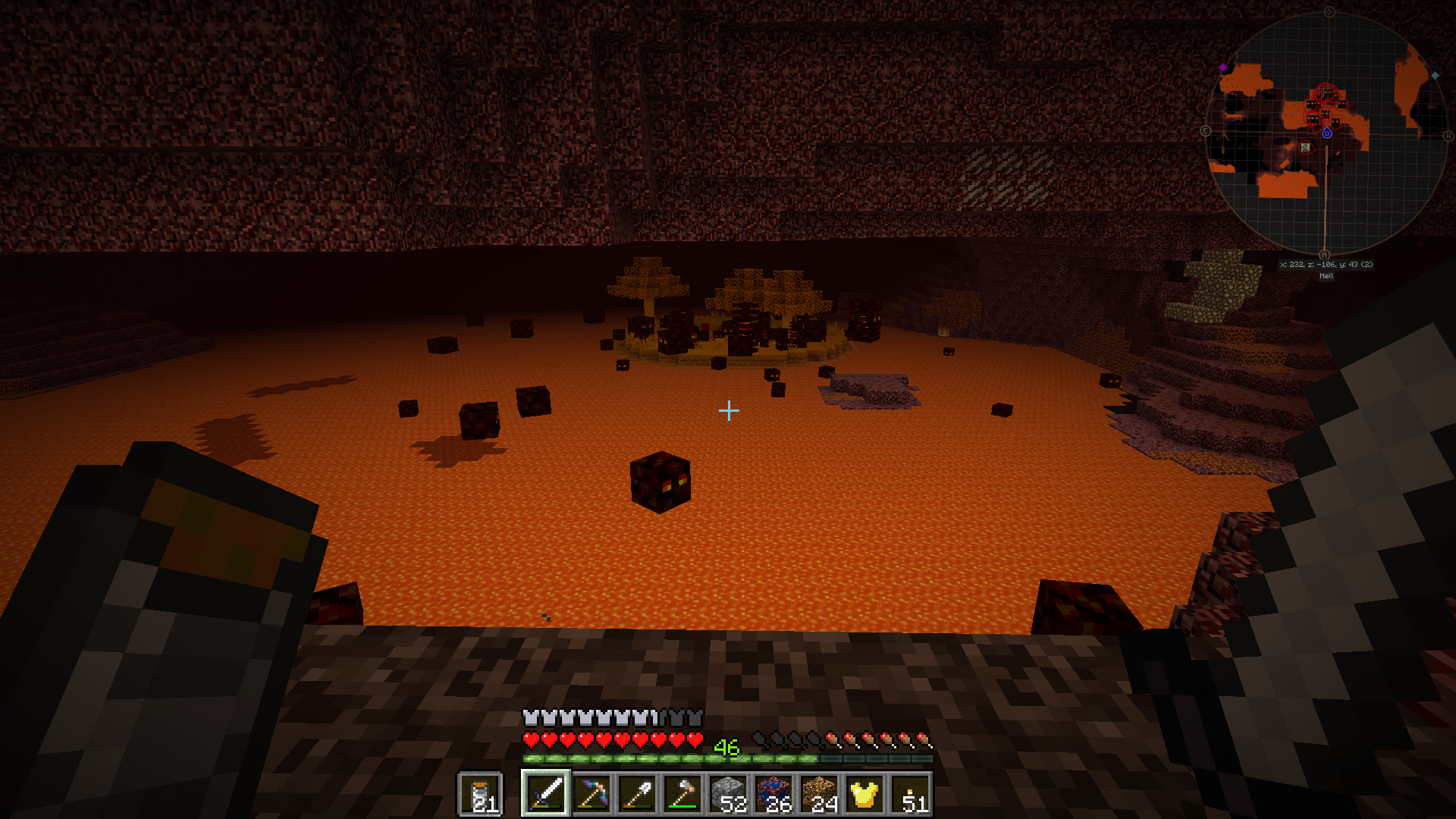The height and width of the screenshot is (819, 1456).
Task: Click the off-hand bottle slot with 21
Action: tap(481, 794)
